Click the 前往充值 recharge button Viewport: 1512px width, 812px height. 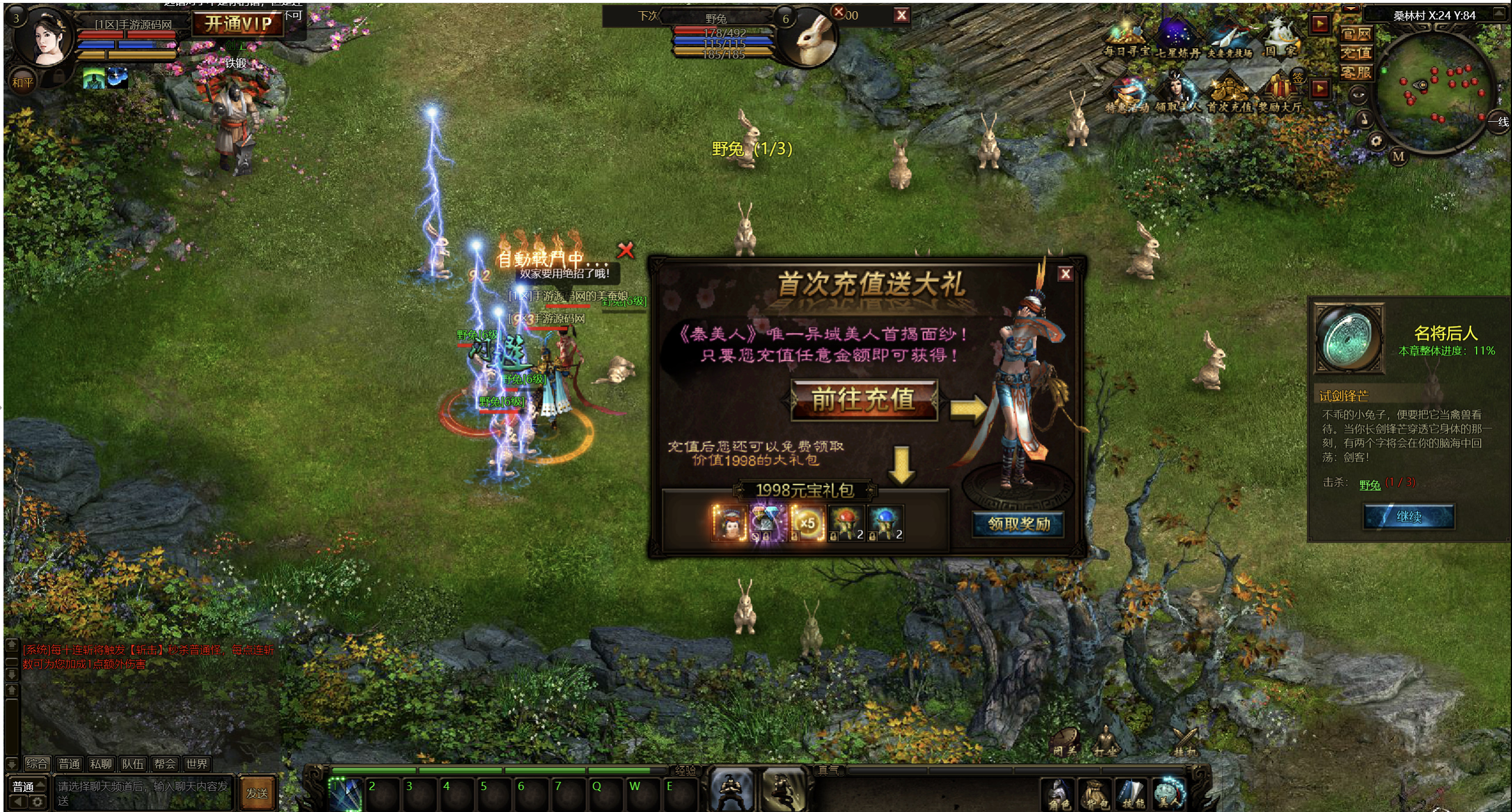point(863,400)
